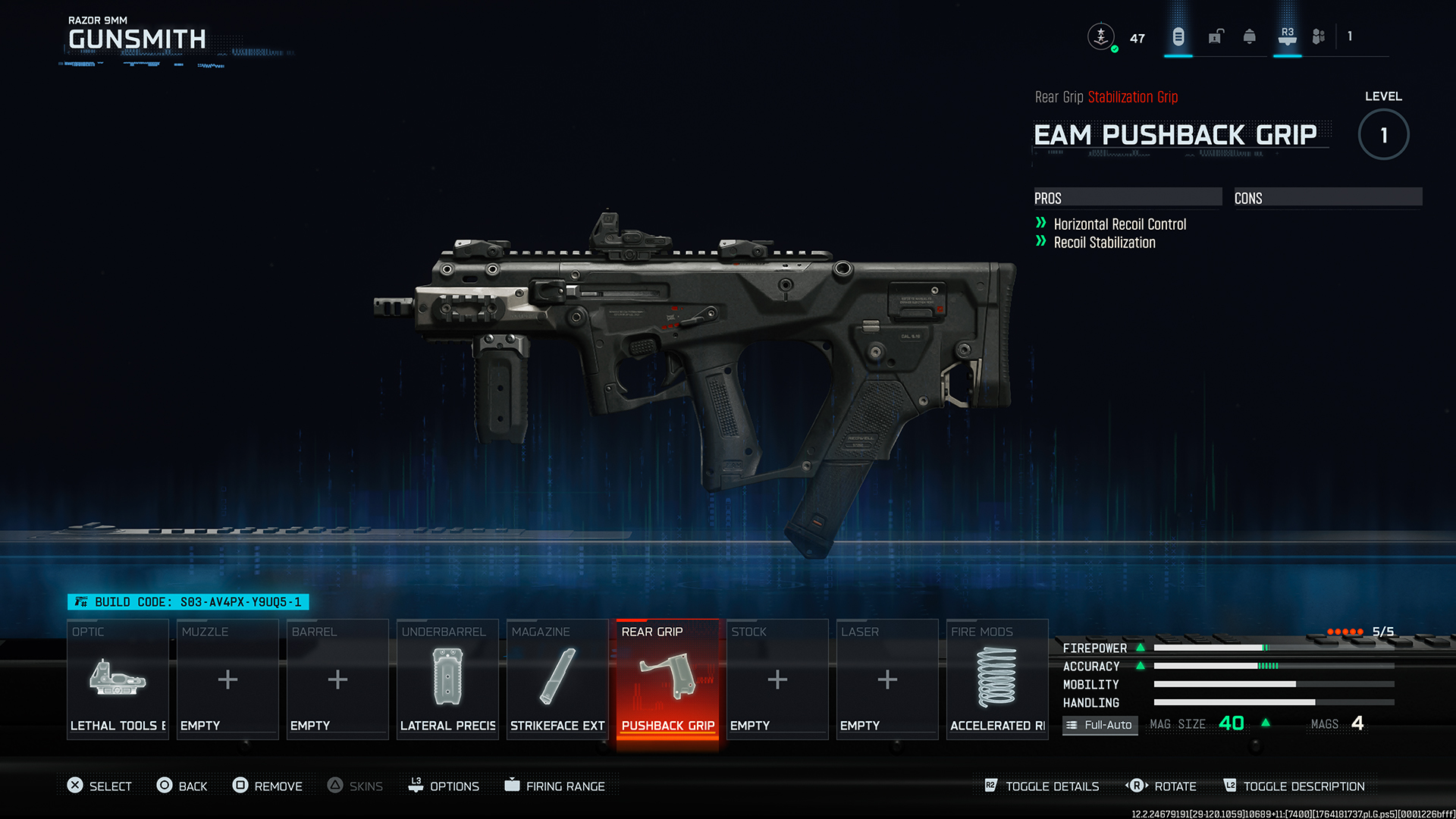Expand the empty Laser attachment slot
Image resolution: width=1456 pixels, height=819 pixels.
(x=886, y=679)
